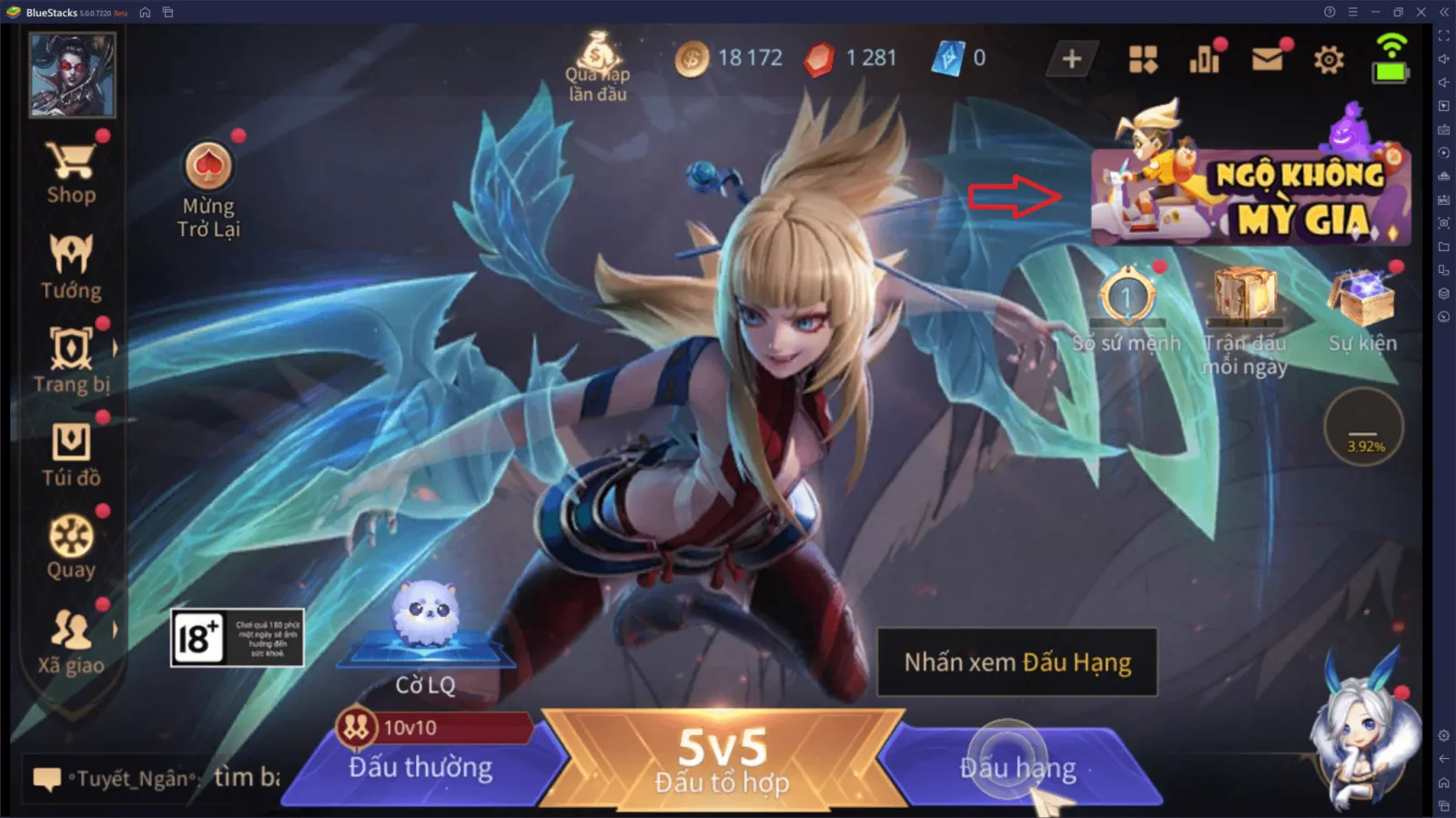
Task: Click the 3.92% progress circle
Action: 1365,428
